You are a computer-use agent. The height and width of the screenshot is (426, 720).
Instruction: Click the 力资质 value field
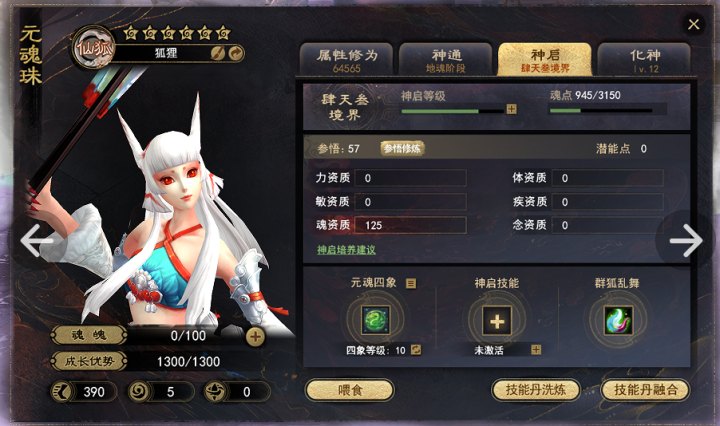410,178
